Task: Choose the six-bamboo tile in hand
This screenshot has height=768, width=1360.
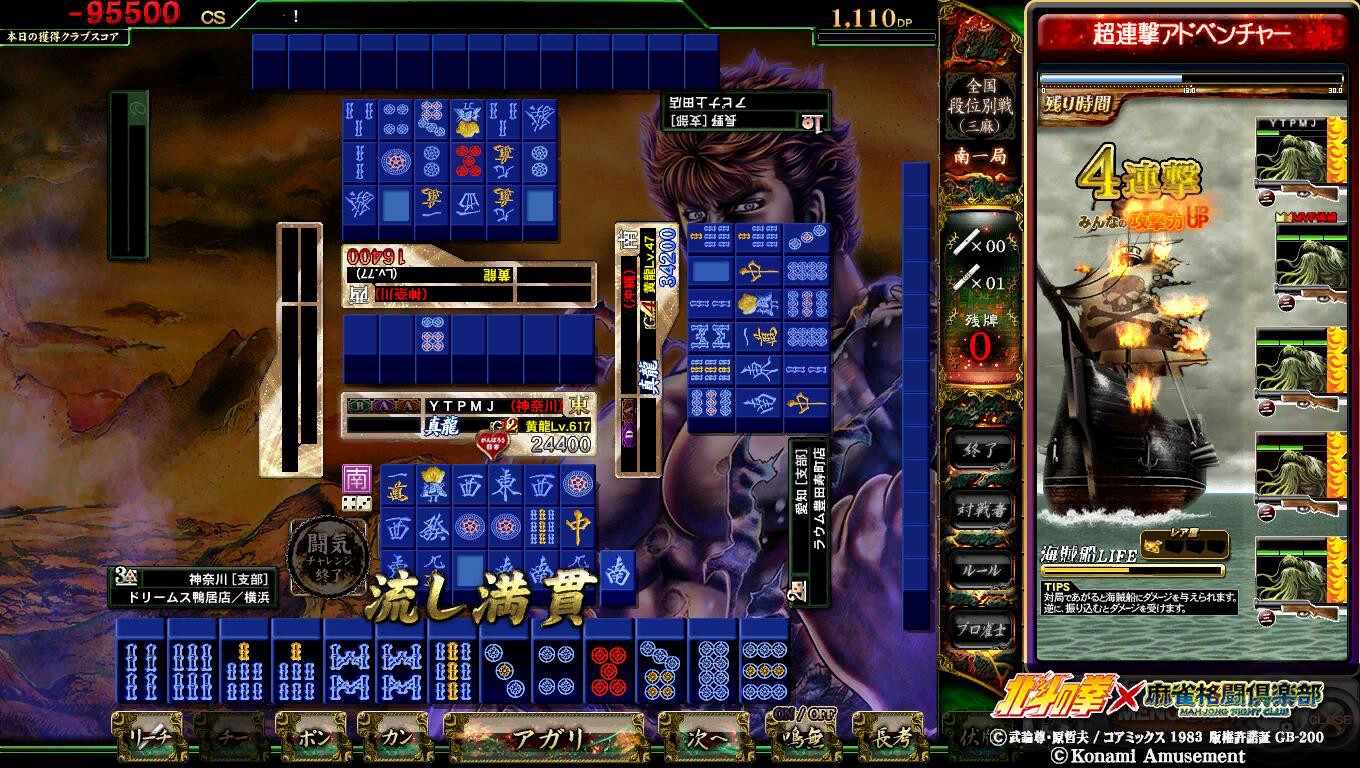Action: coord(193,661)
